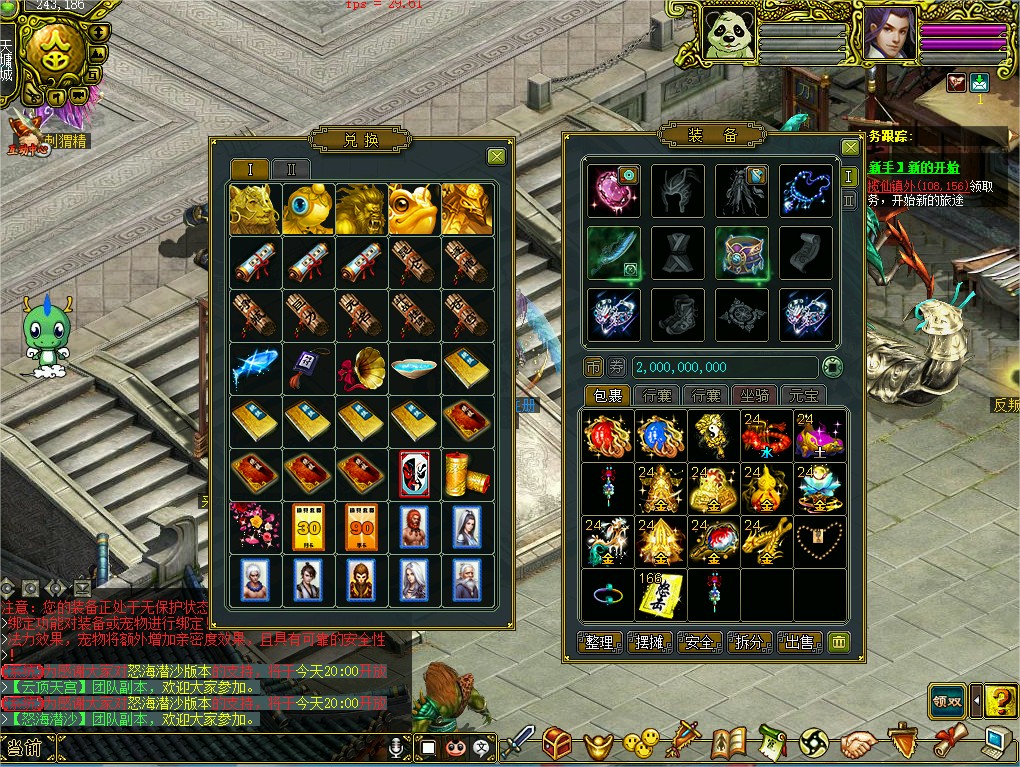Click the 领双 button

click(x=946, y=699)
